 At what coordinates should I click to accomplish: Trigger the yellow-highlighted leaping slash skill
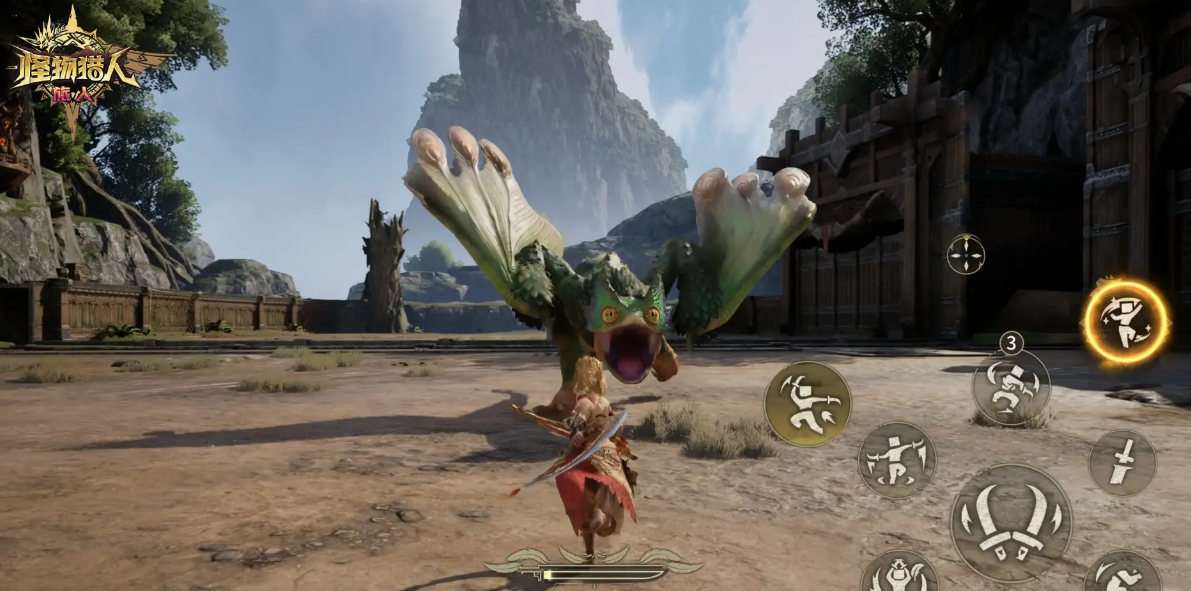[x=807, y=403]
